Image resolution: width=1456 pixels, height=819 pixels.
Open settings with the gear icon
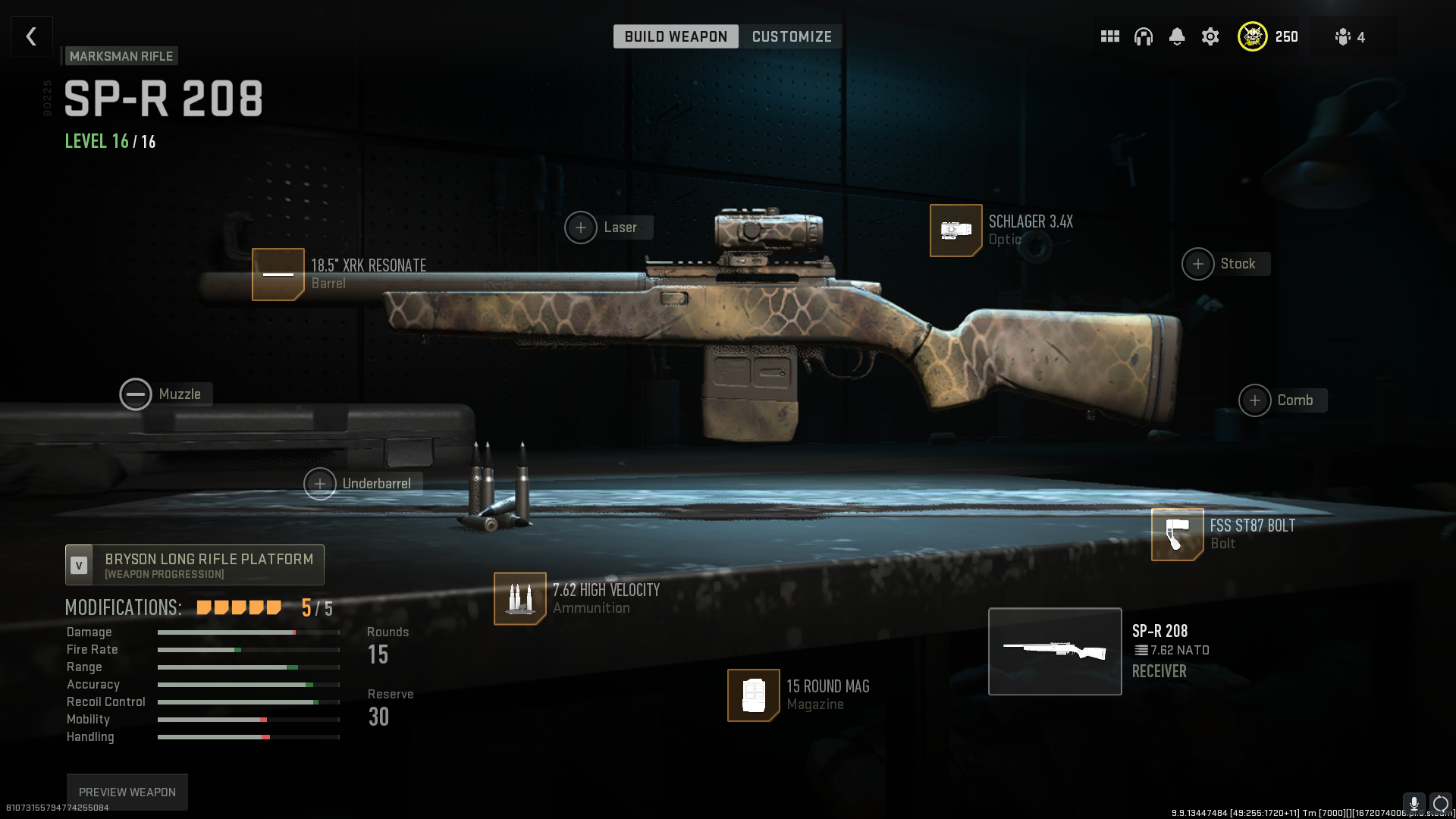(1210, 36)
